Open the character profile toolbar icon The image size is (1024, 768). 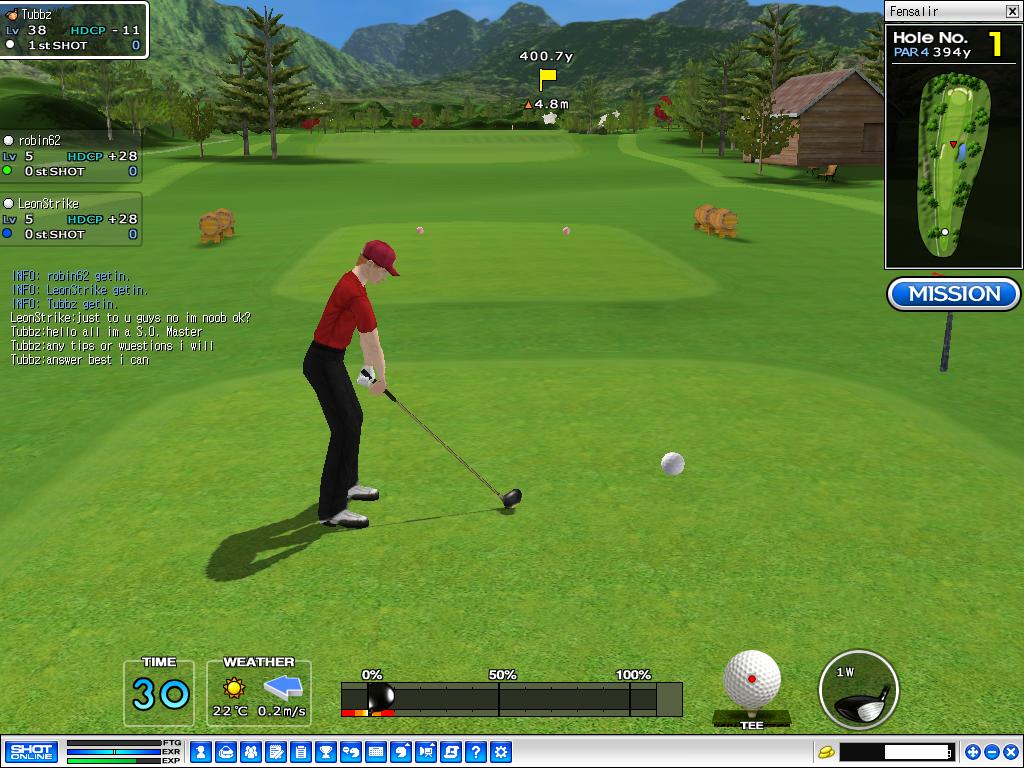[201, 752]
